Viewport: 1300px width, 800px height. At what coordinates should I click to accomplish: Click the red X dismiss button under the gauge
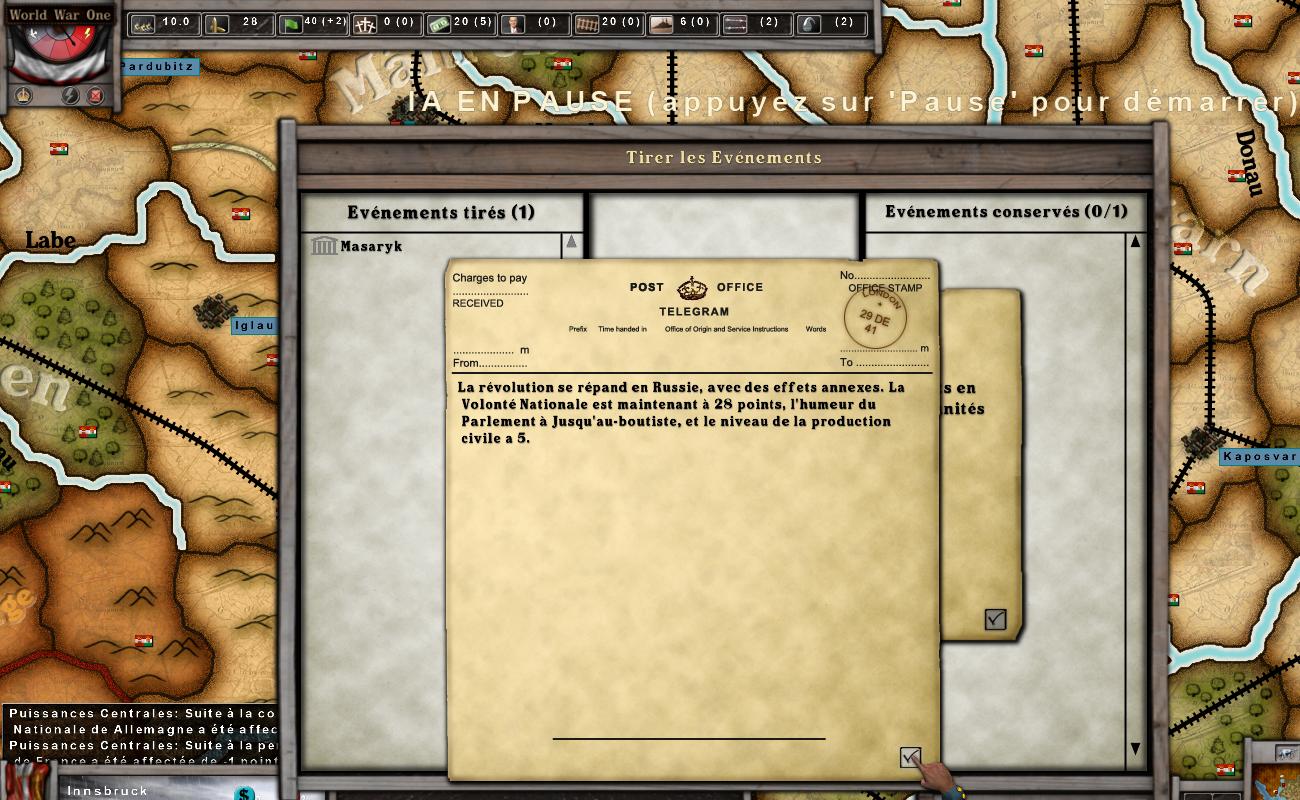click(x=95, y=94)
